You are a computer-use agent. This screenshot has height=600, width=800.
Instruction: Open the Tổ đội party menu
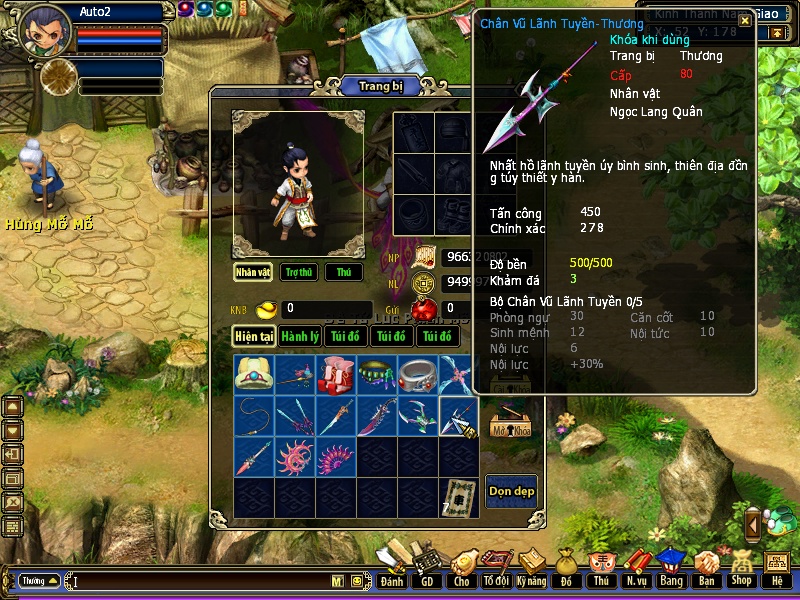[x=496, y=570]
